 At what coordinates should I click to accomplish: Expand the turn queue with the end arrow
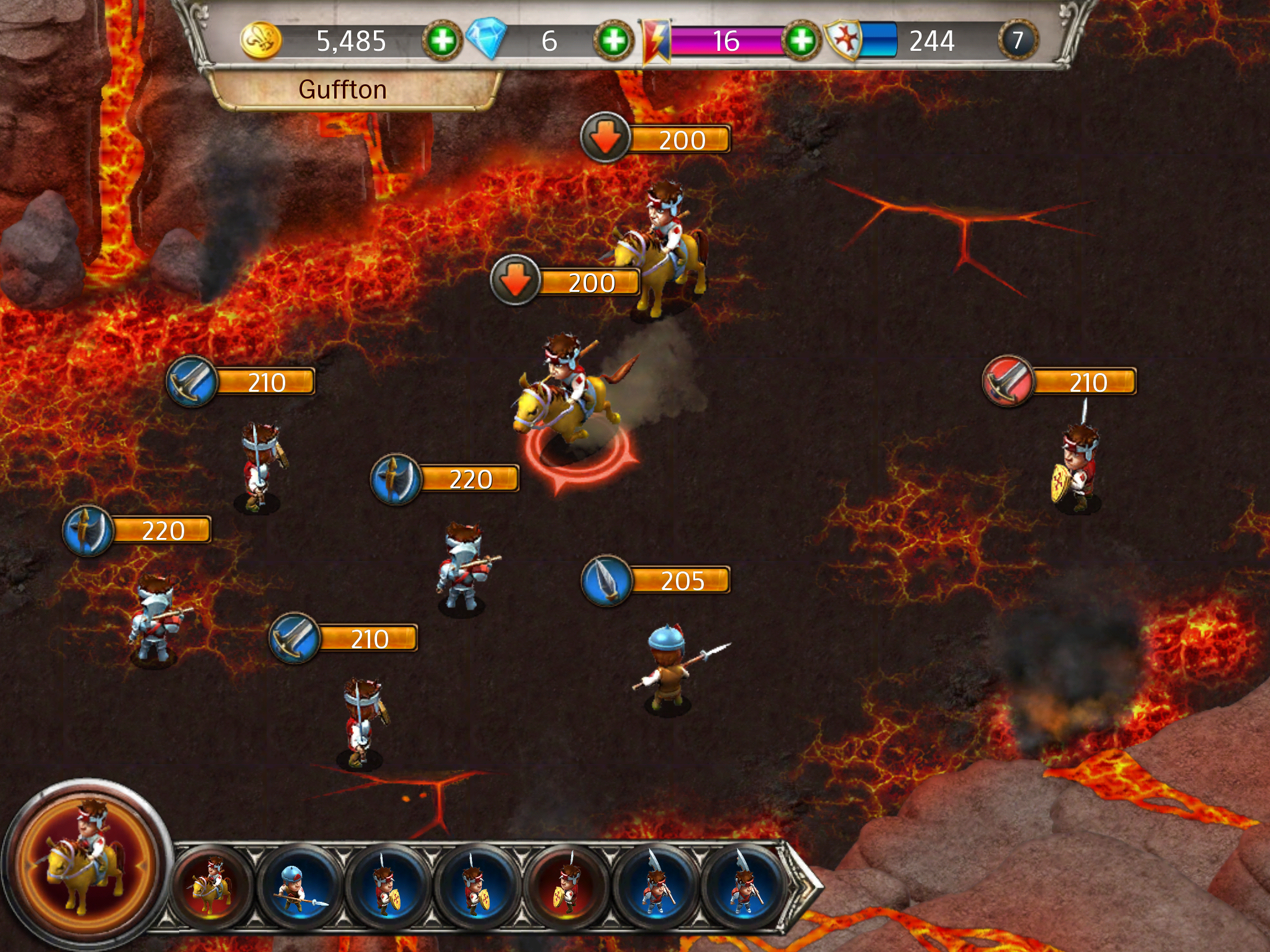coord(804,885)
